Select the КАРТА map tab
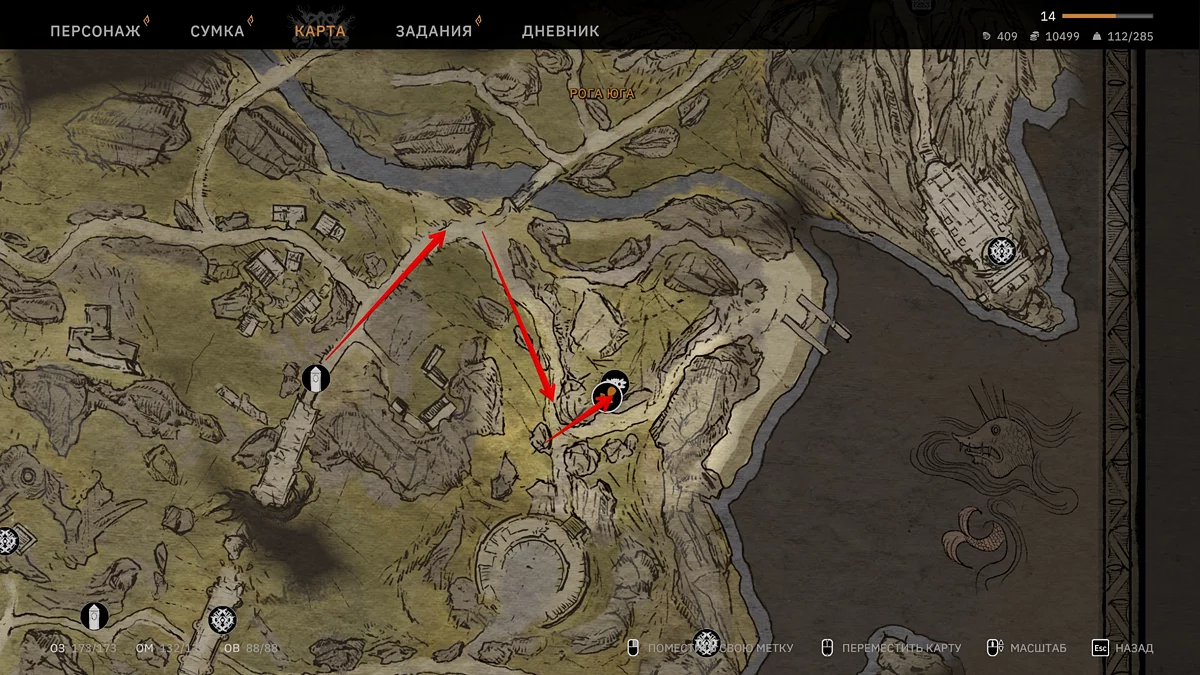 coord(320,30)
